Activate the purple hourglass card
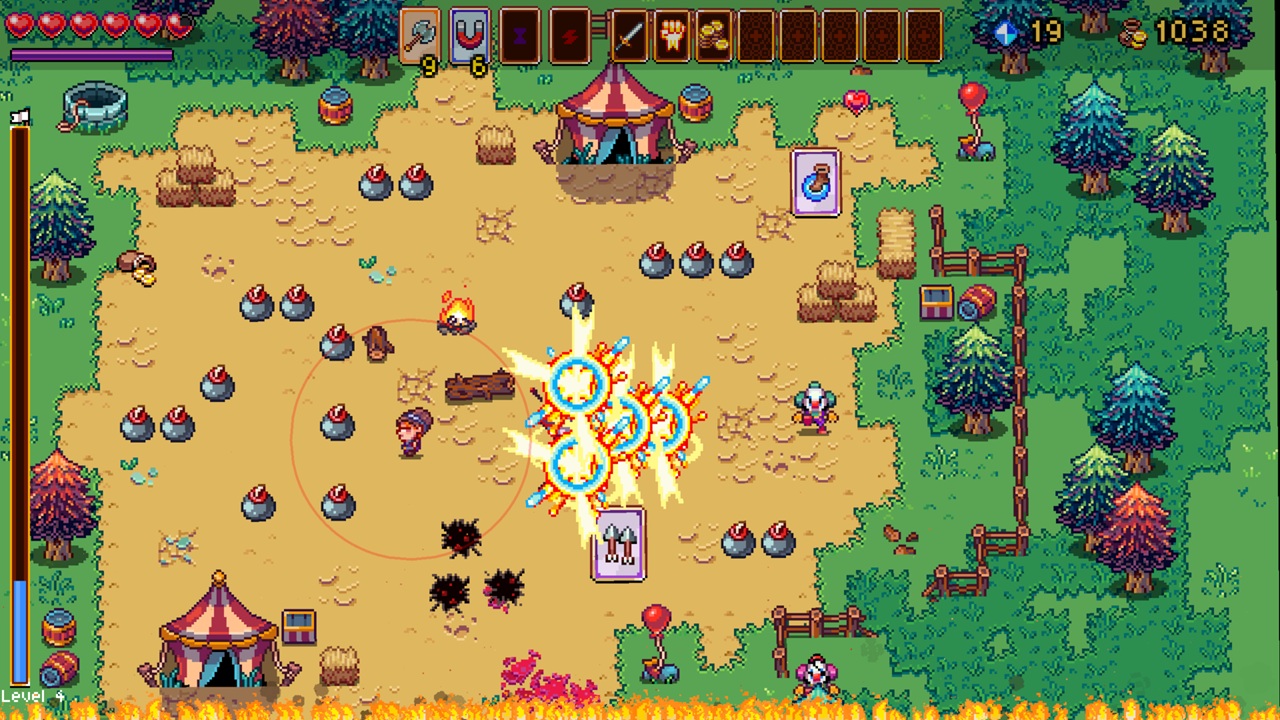Screen dimensions: 1280x720 [520, 37]
